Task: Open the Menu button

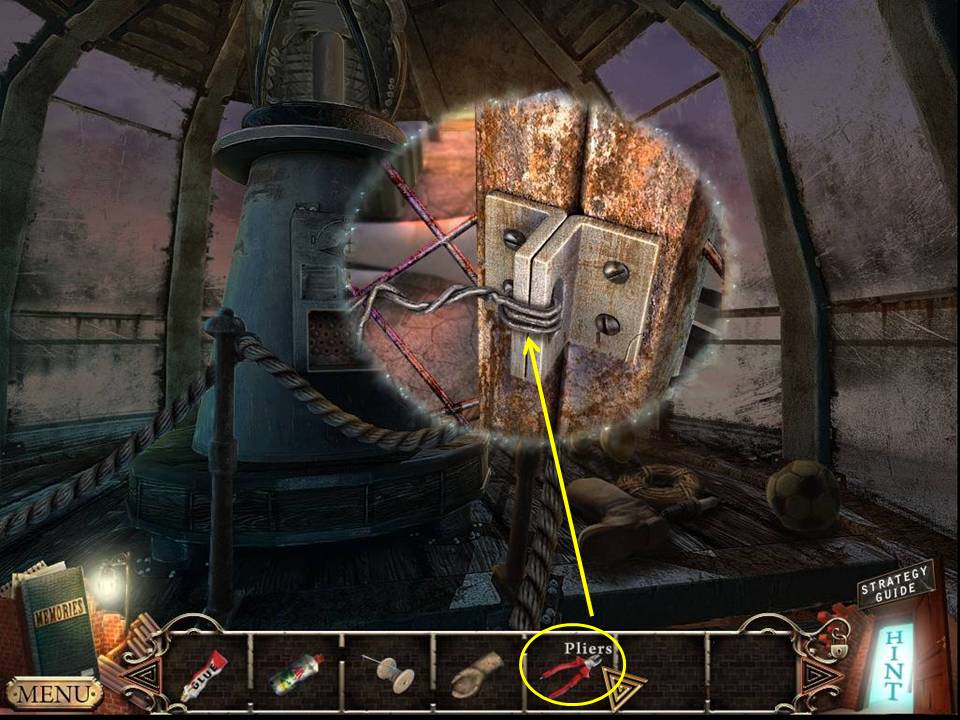Action: tap(54, 692)
